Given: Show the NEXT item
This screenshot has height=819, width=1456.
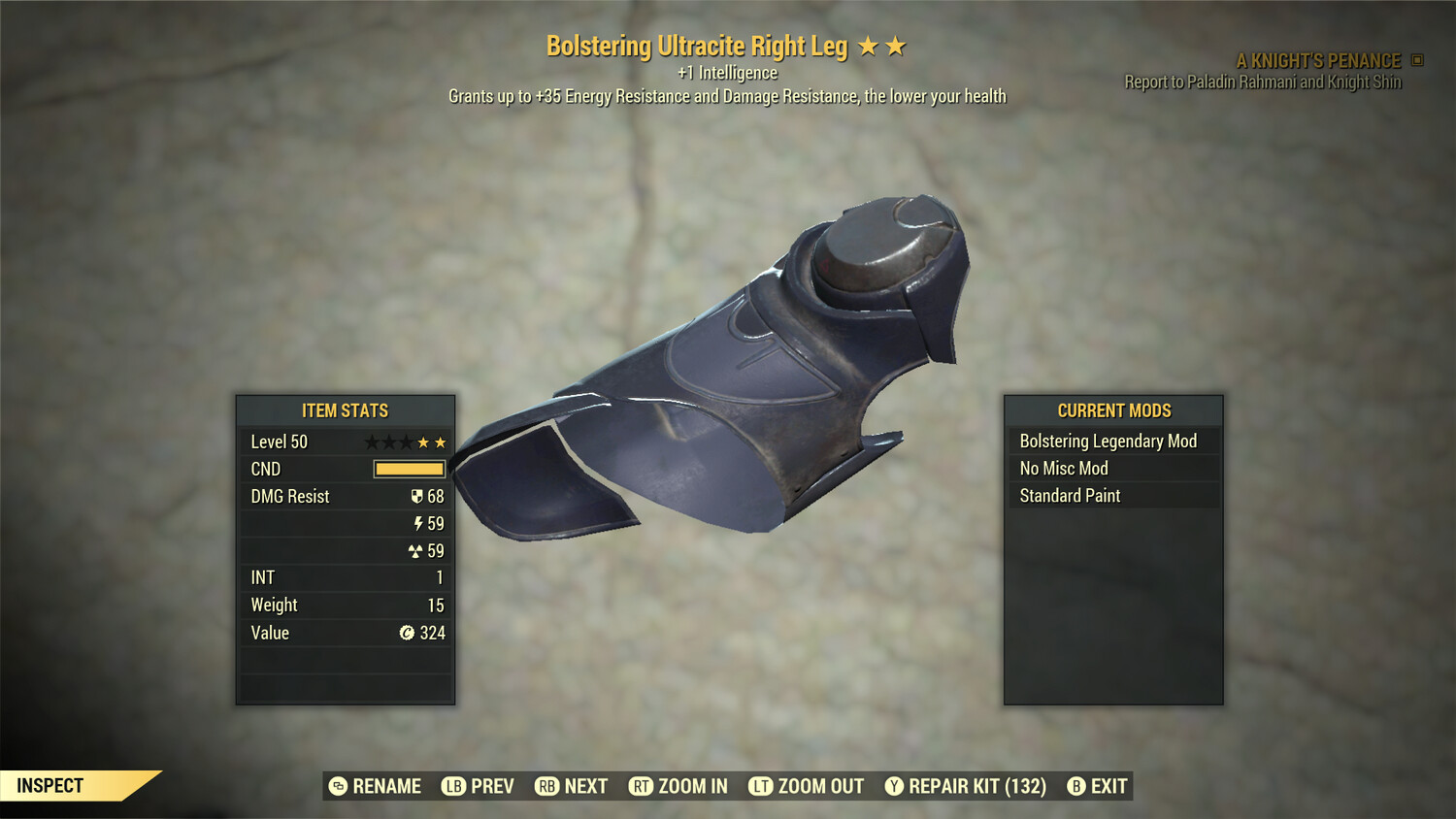Looking at the screenshot, I should coord(571,786).
